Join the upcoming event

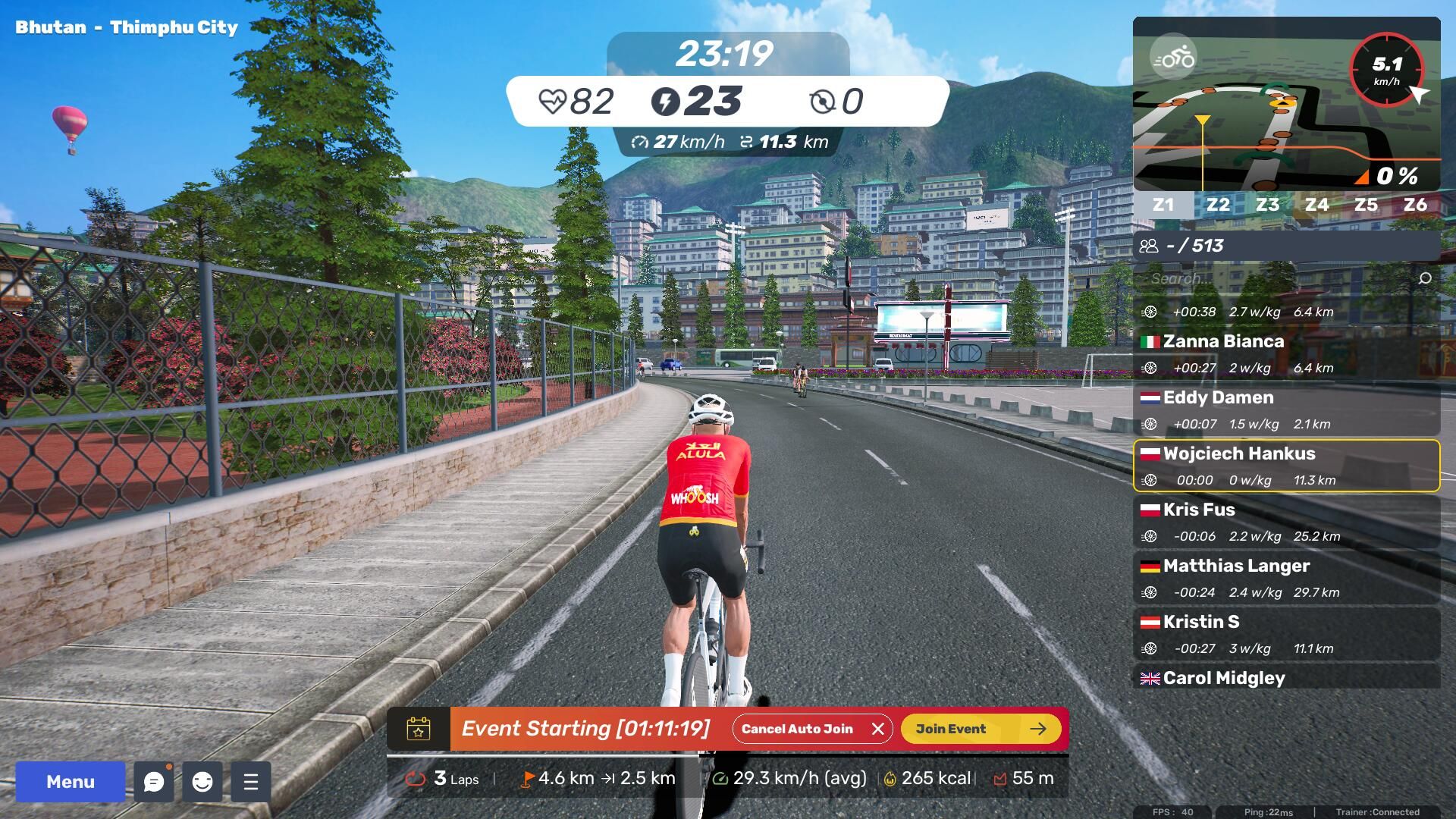(981, 729)
